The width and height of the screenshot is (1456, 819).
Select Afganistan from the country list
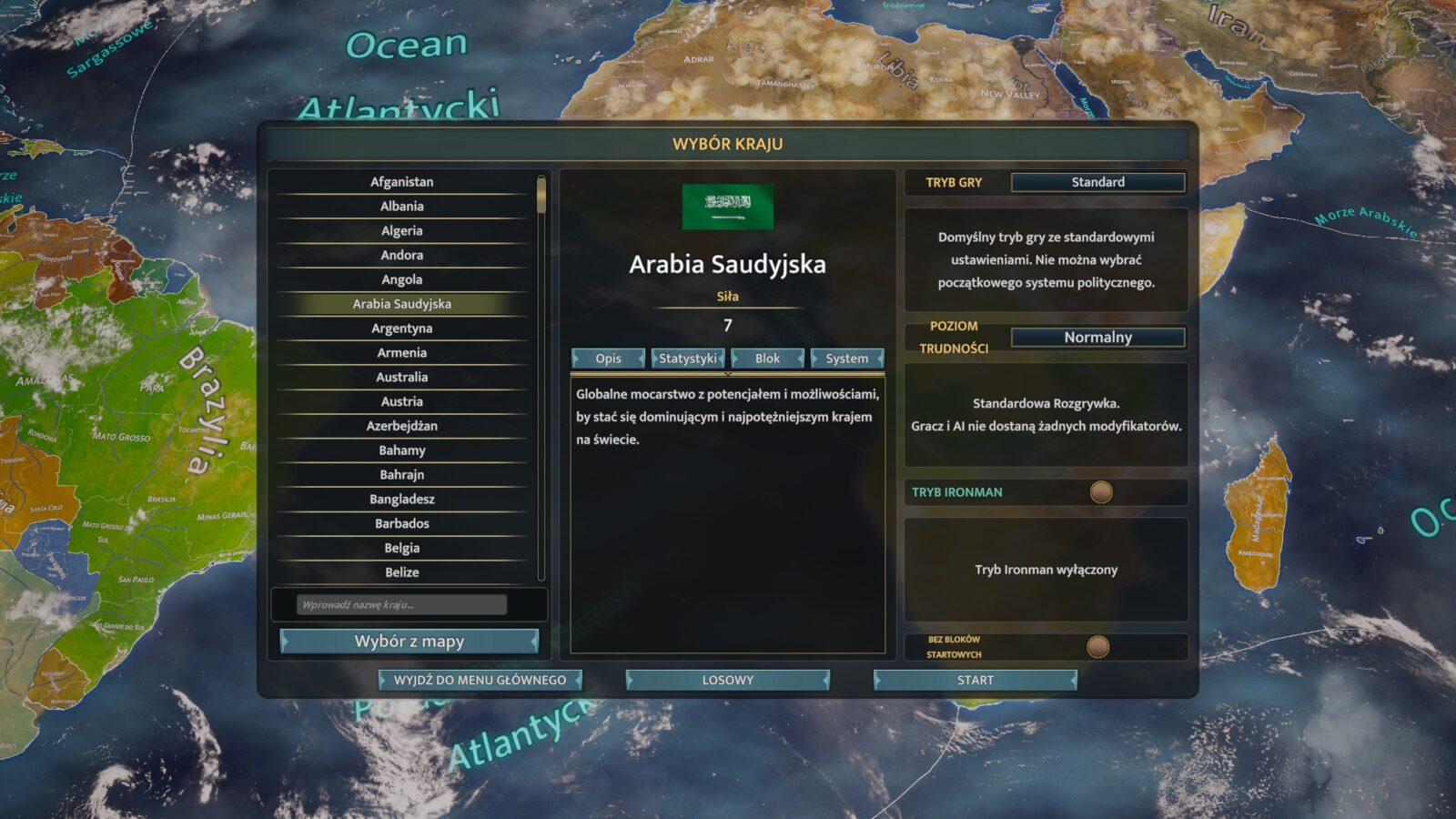tap(401, 182)
